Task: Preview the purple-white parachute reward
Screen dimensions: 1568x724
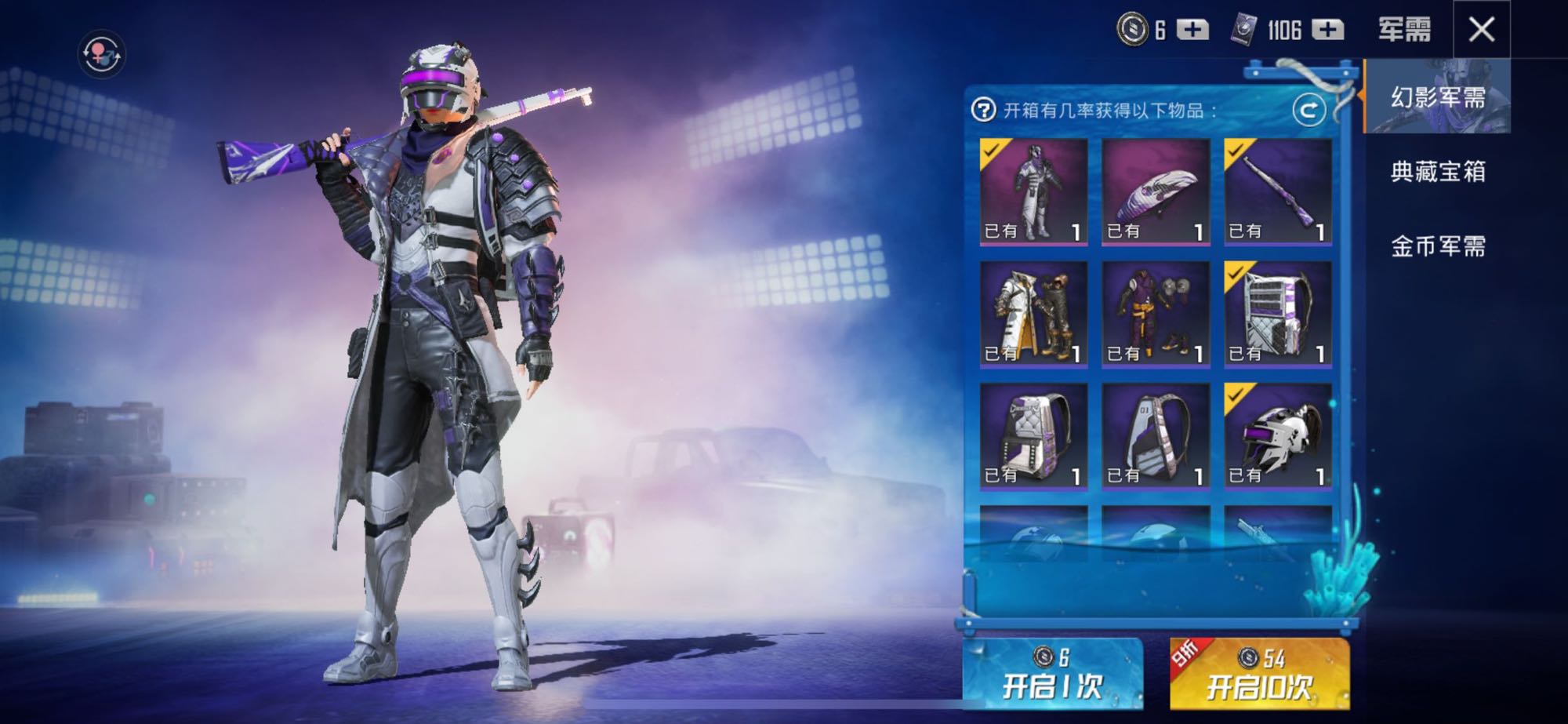Action: (x=1156, y=192)
